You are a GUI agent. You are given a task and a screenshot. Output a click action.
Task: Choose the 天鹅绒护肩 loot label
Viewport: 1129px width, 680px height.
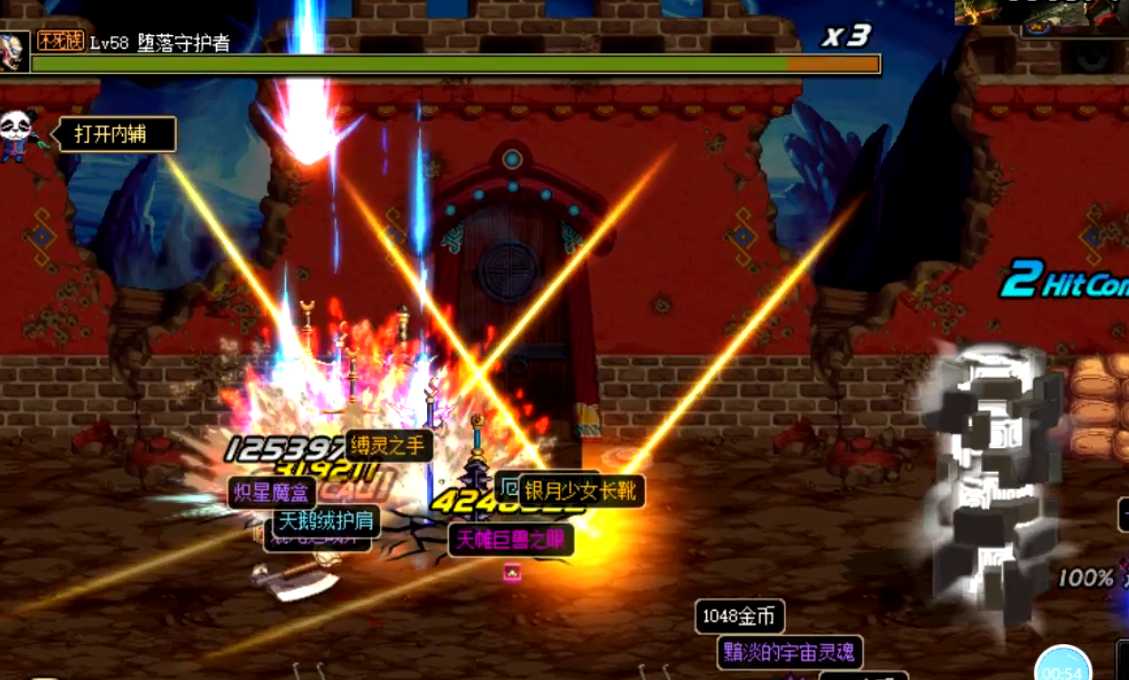coord(326,521)
